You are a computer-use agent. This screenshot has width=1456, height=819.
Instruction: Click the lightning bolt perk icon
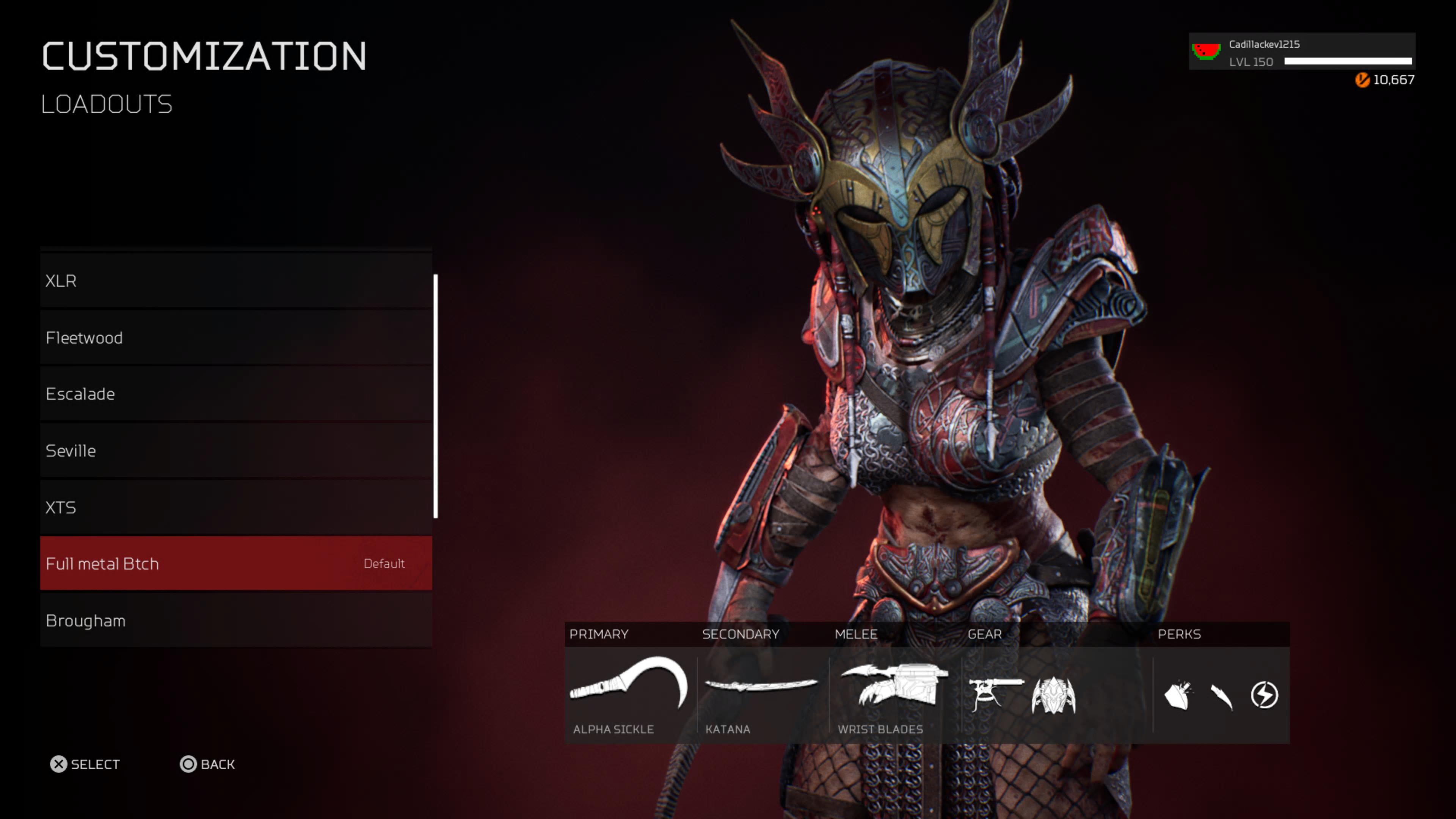1264,695
